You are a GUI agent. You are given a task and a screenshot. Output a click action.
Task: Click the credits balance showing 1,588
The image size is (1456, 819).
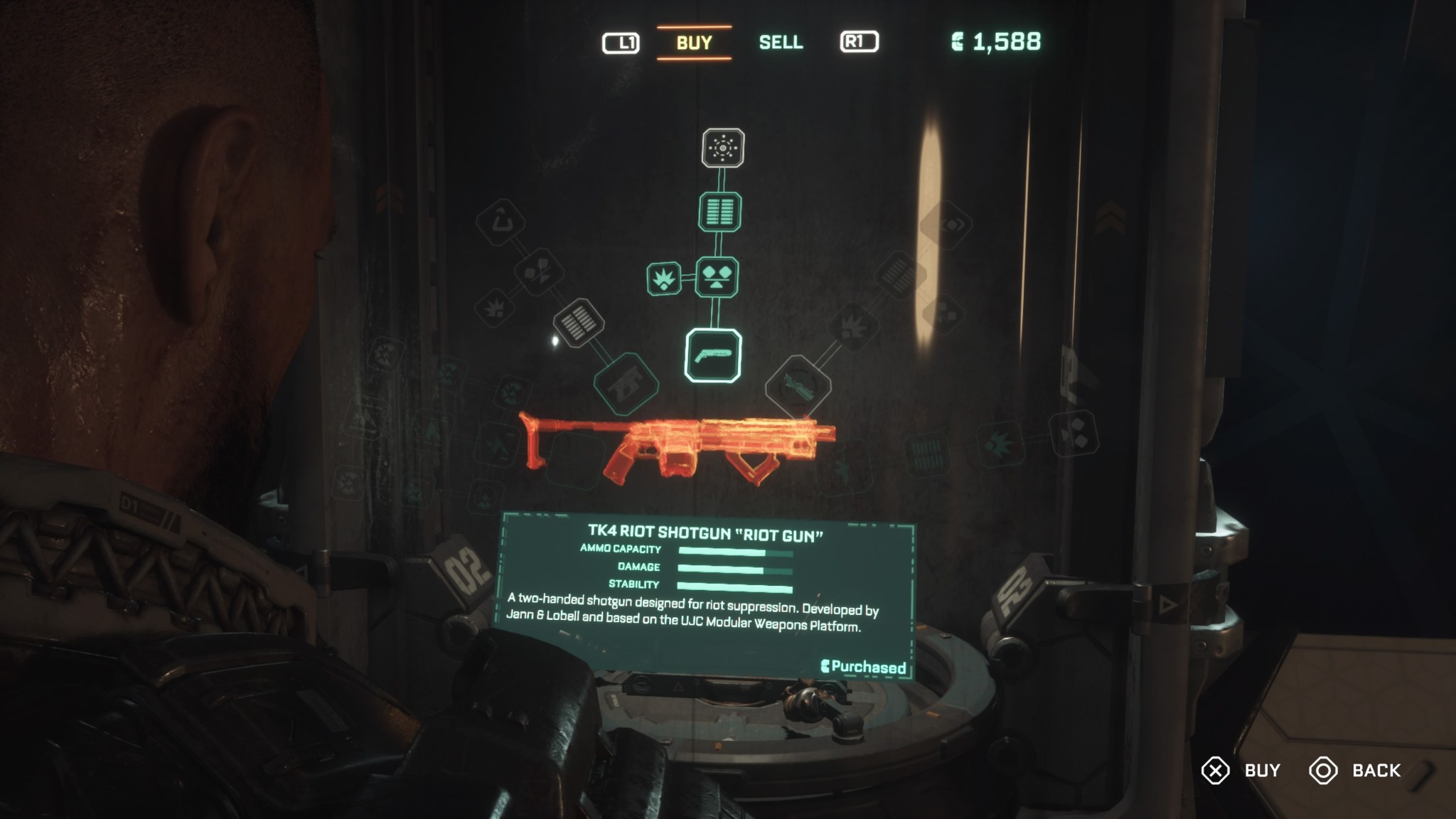(x=1002, y=41)
